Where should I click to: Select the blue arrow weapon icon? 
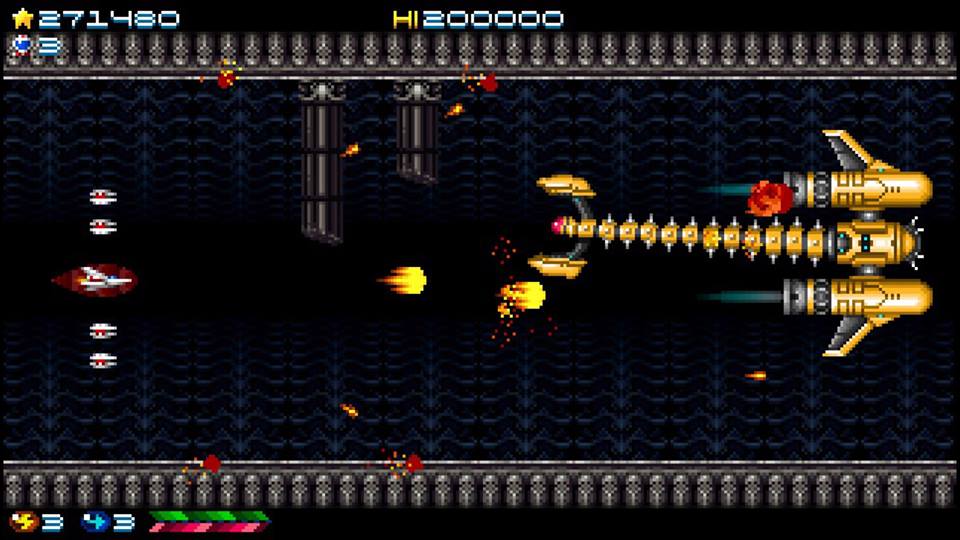[x=94, y=521]
